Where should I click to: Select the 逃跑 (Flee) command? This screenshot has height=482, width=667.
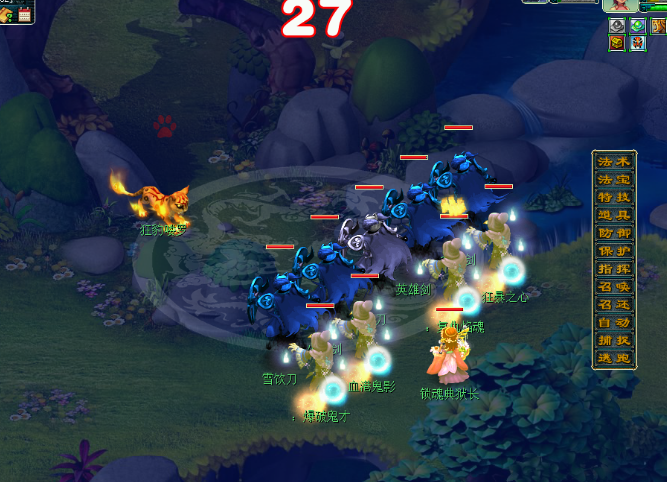(614, 359)
